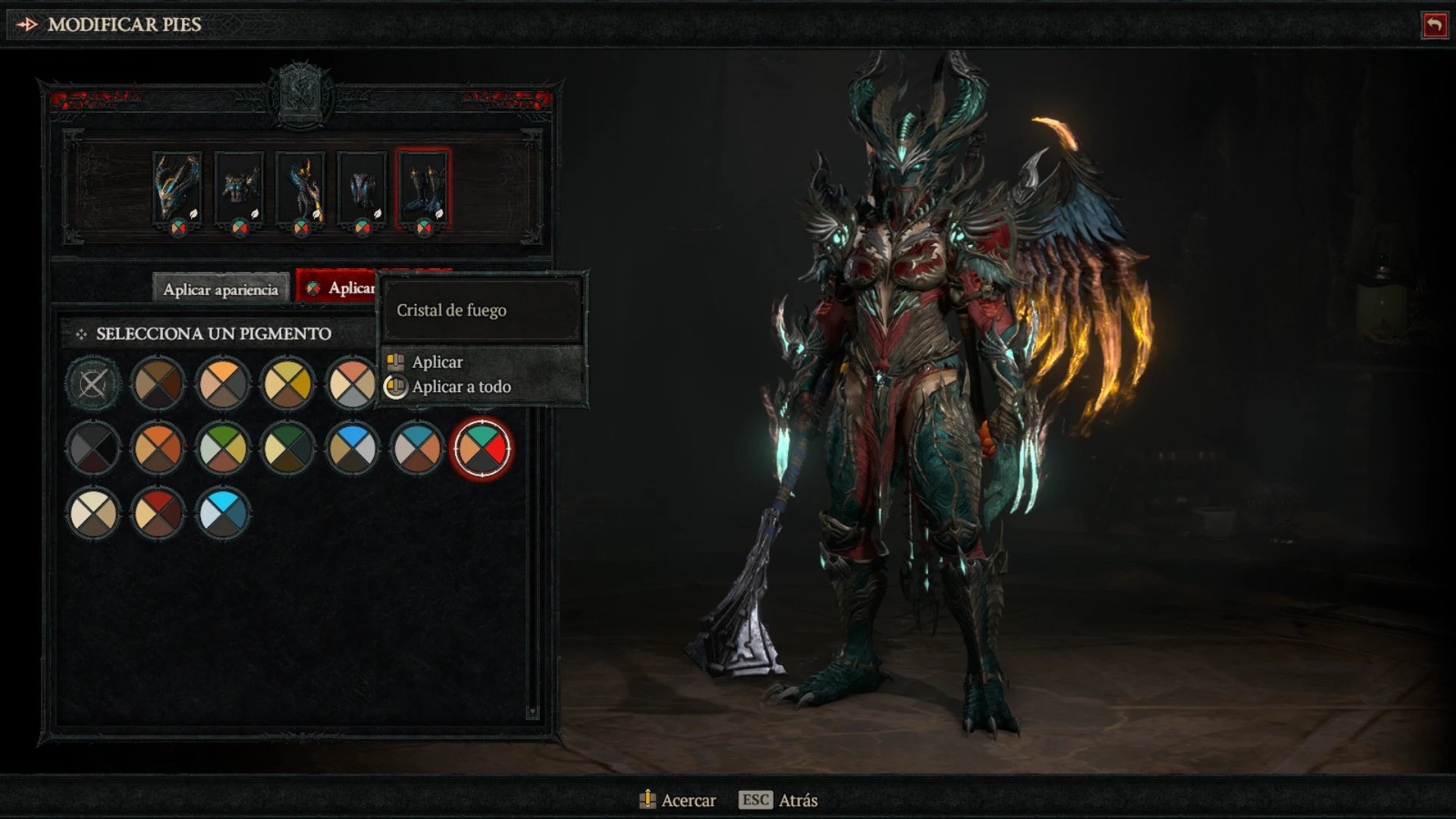Screen dimensions: 1456x819
Task: Select the dark green pigment swatch
Action: [287, 449]
